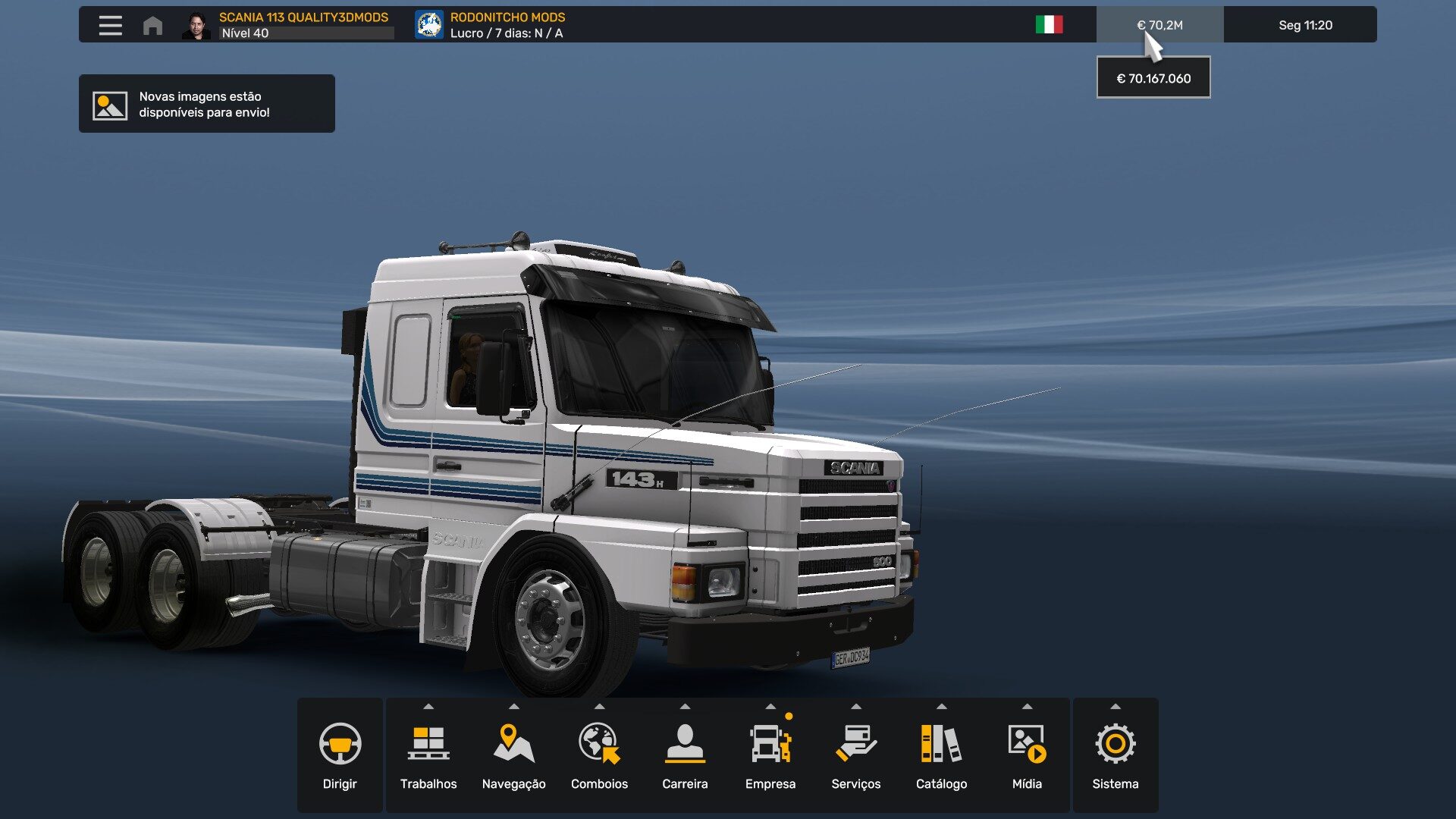The height and width of the screenshot is (819, 1456).
Task: Open the Rodonitcho Mods company logo
Action: tap(429, 25)
